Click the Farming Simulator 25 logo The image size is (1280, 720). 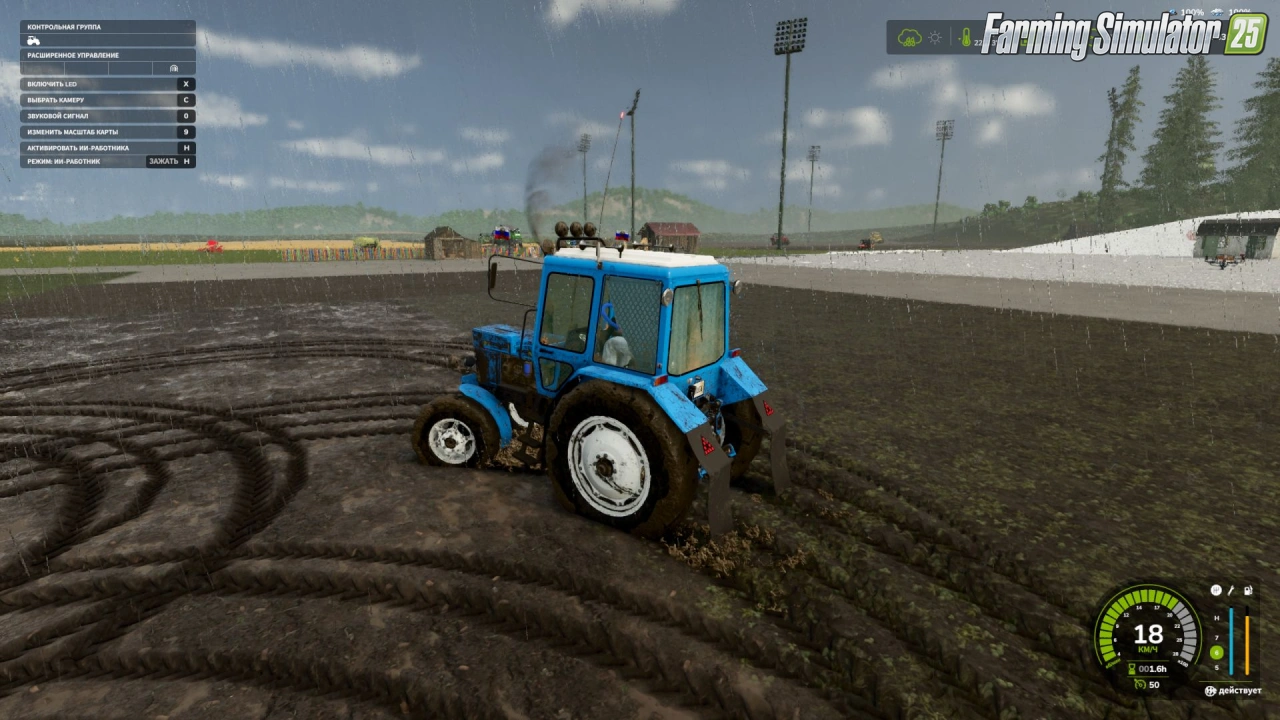tap(1124, 35)
